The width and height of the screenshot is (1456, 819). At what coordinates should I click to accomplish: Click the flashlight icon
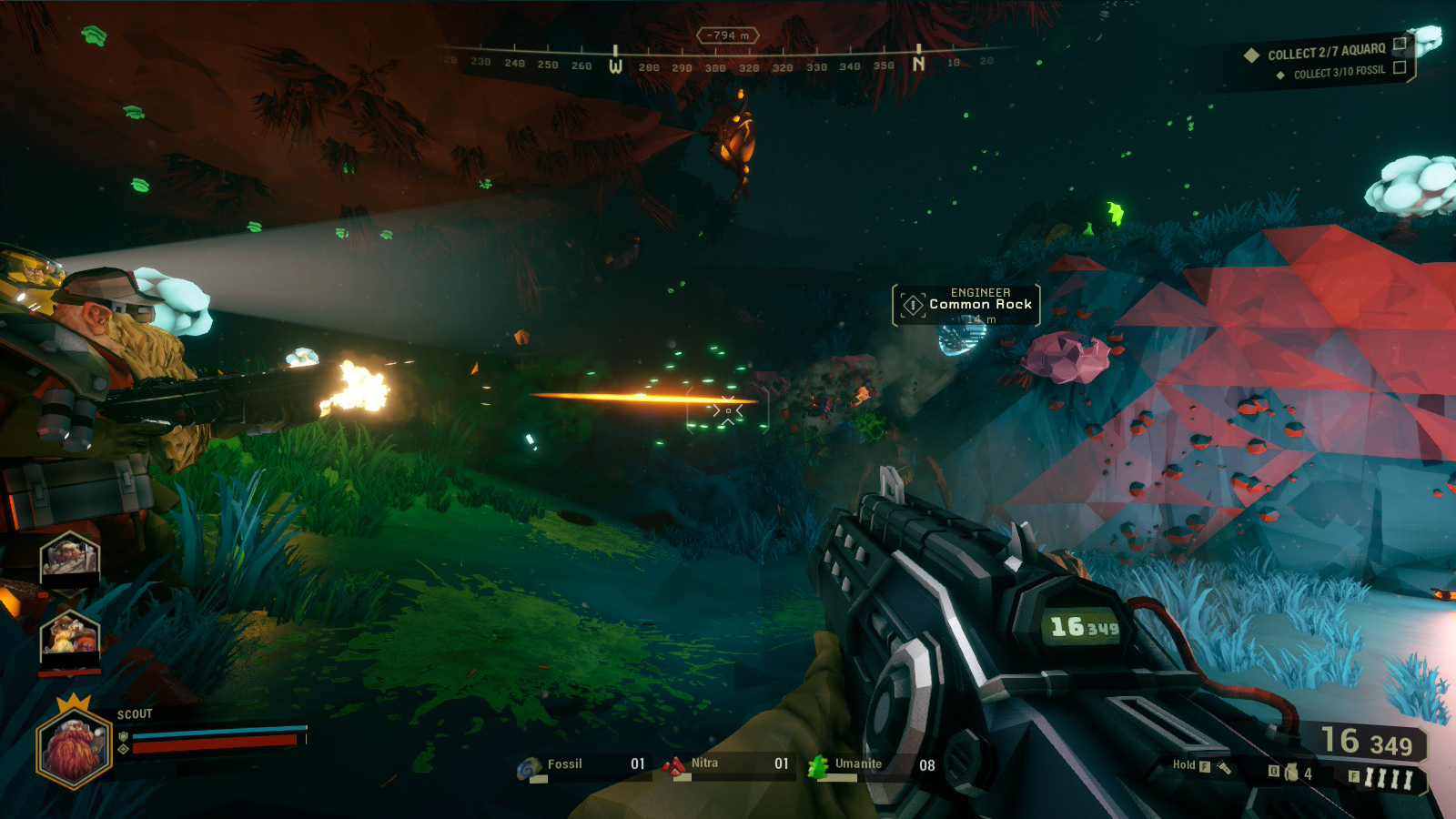click(1224, 767)
